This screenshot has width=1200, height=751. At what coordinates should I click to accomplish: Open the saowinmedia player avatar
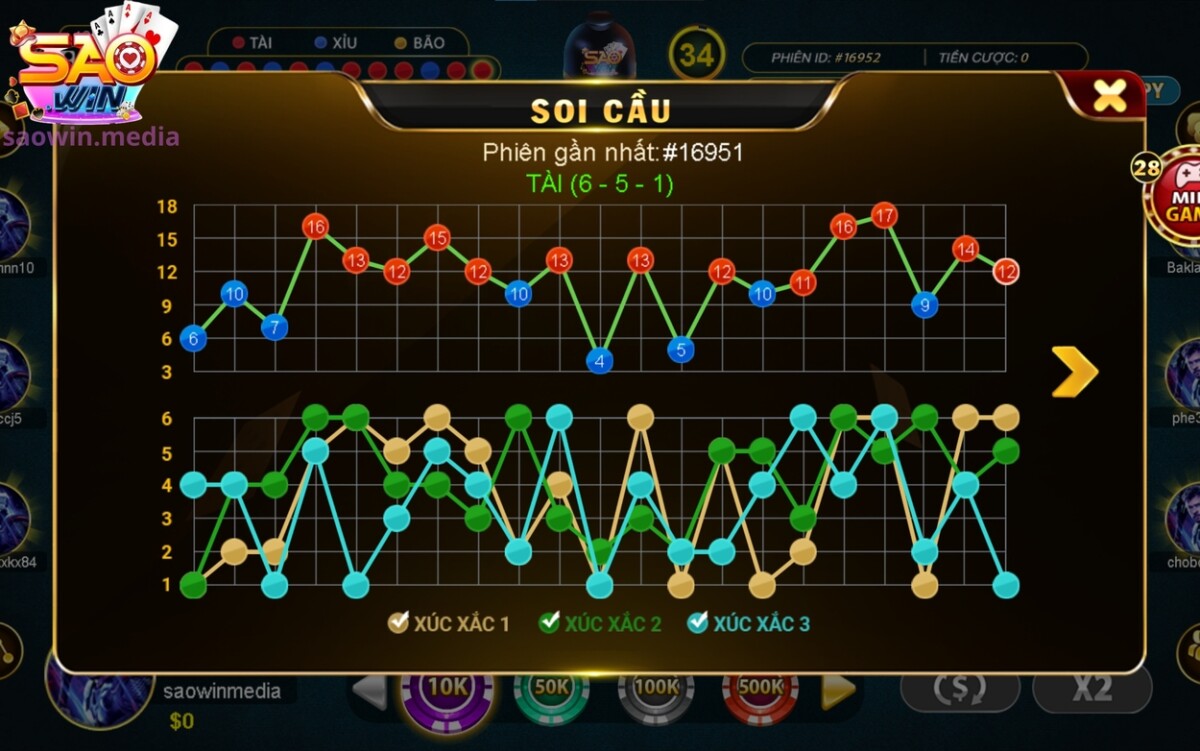98,690
